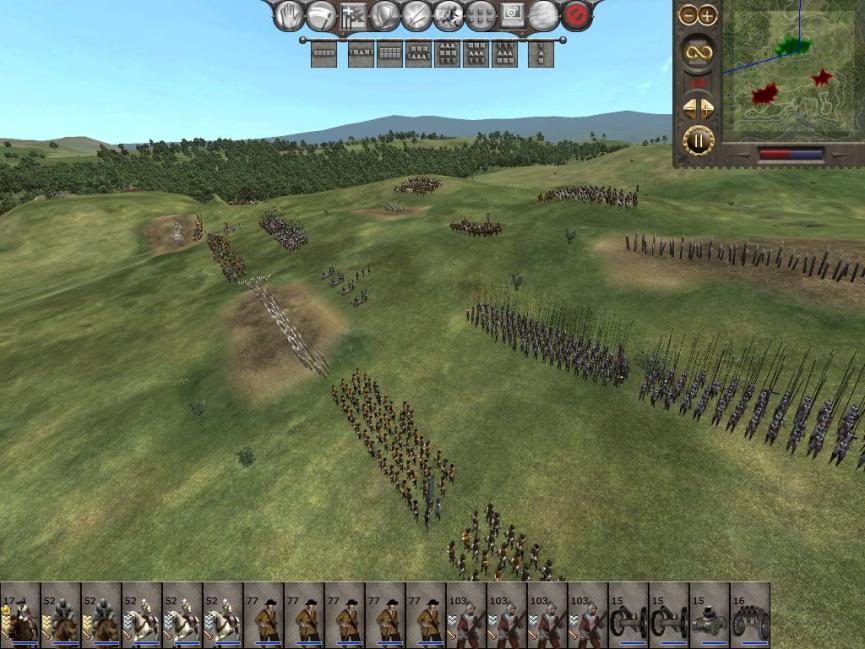Select the general's unit card showing 17
The width and height of the screenshot is (865, 649).
point(20,614)
